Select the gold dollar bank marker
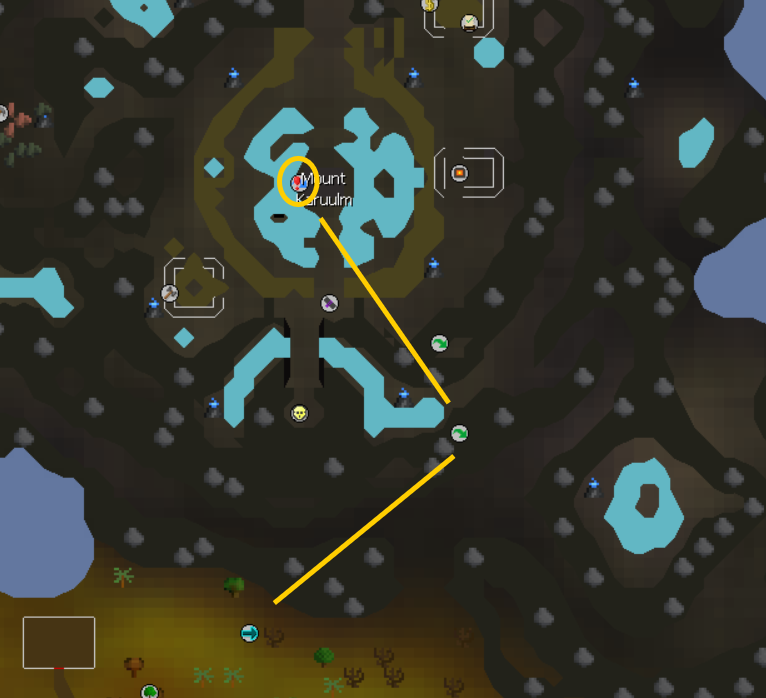Screen dimensions: 766x698 tap(430, 5)
